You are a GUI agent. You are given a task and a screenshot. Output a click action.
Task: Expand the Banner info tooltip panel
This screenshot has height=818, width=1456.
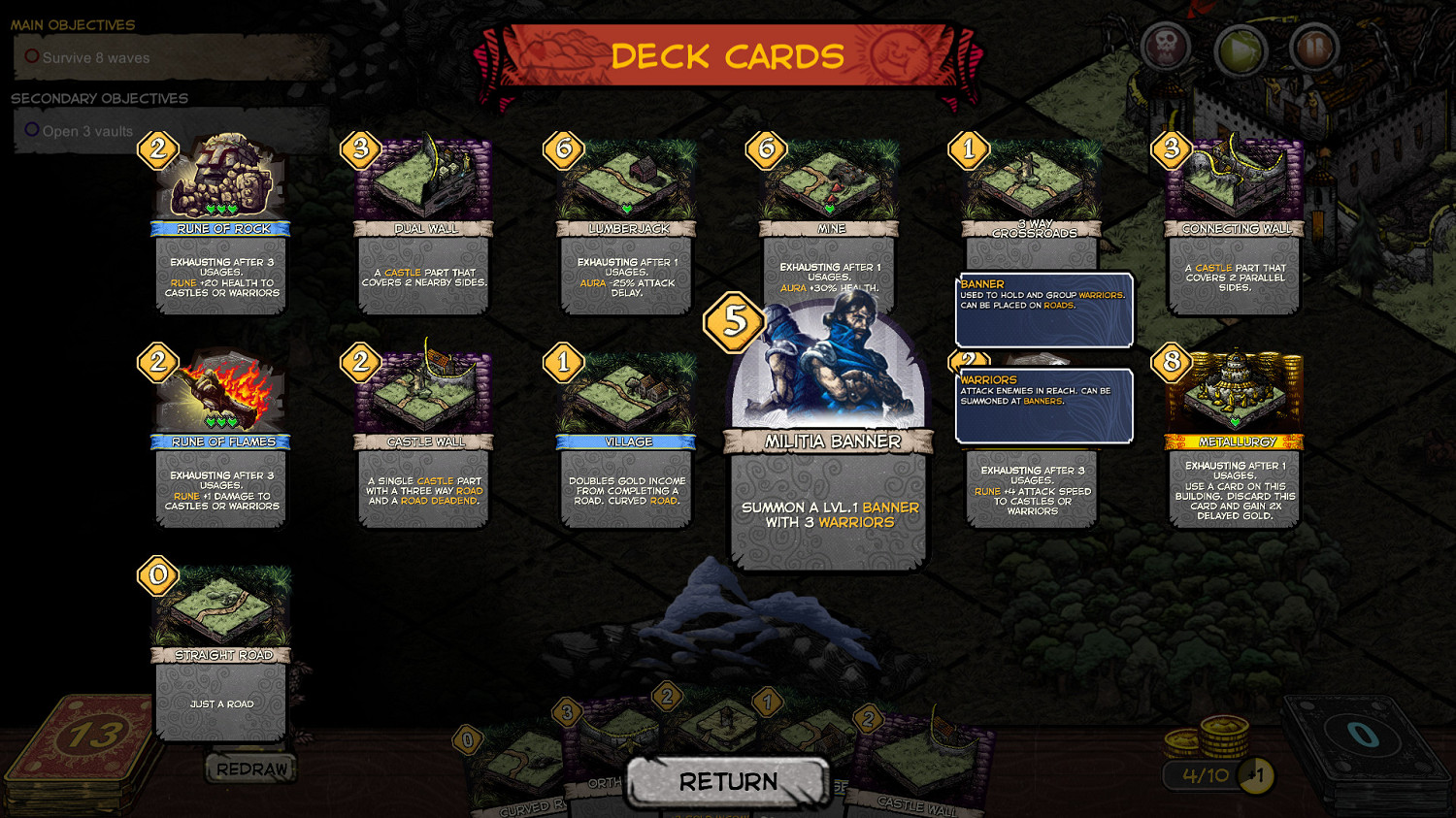point(1042,311)
